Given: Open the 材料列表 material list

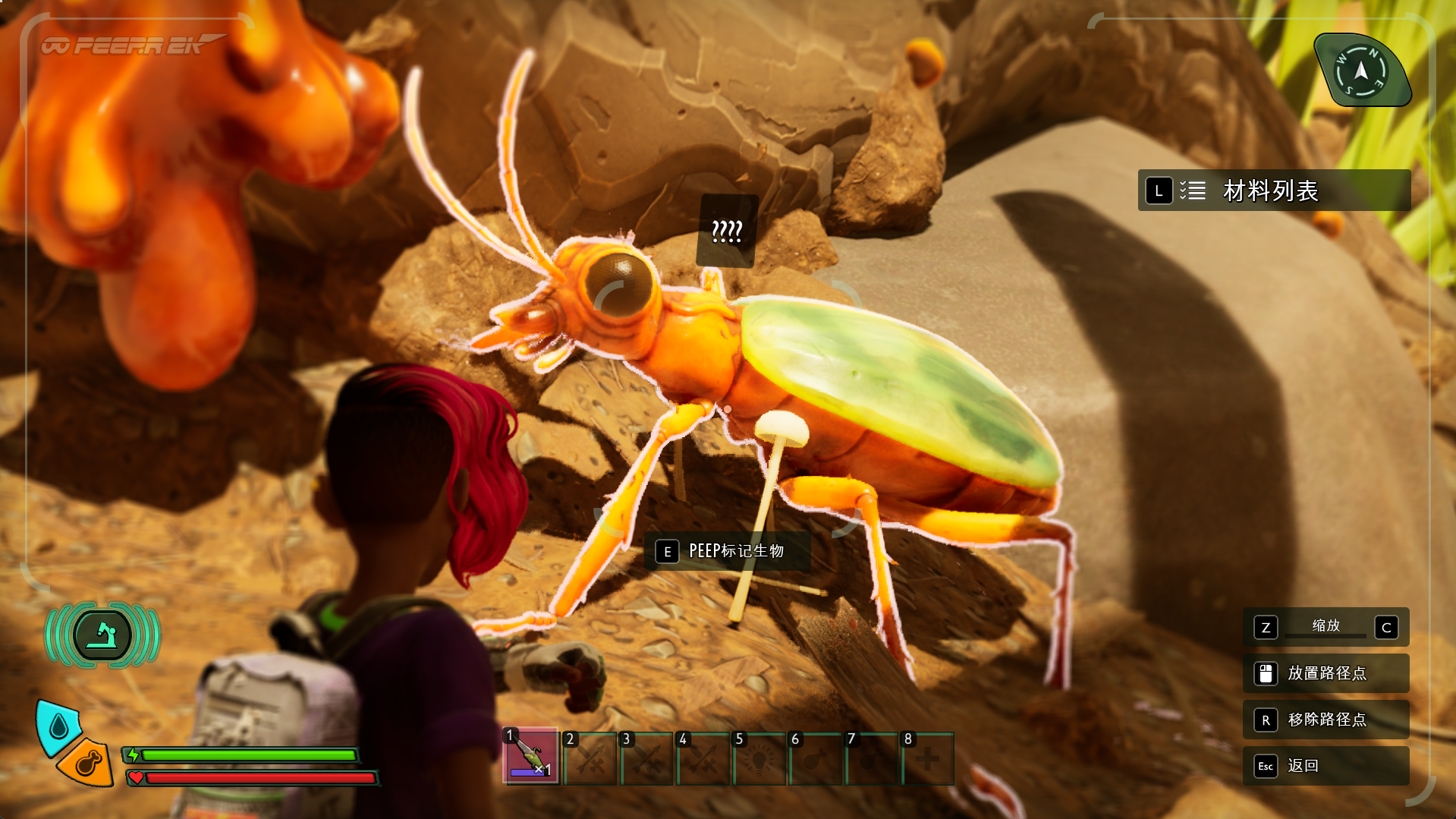Looking at the screenshot, I should click(1270, 191).
